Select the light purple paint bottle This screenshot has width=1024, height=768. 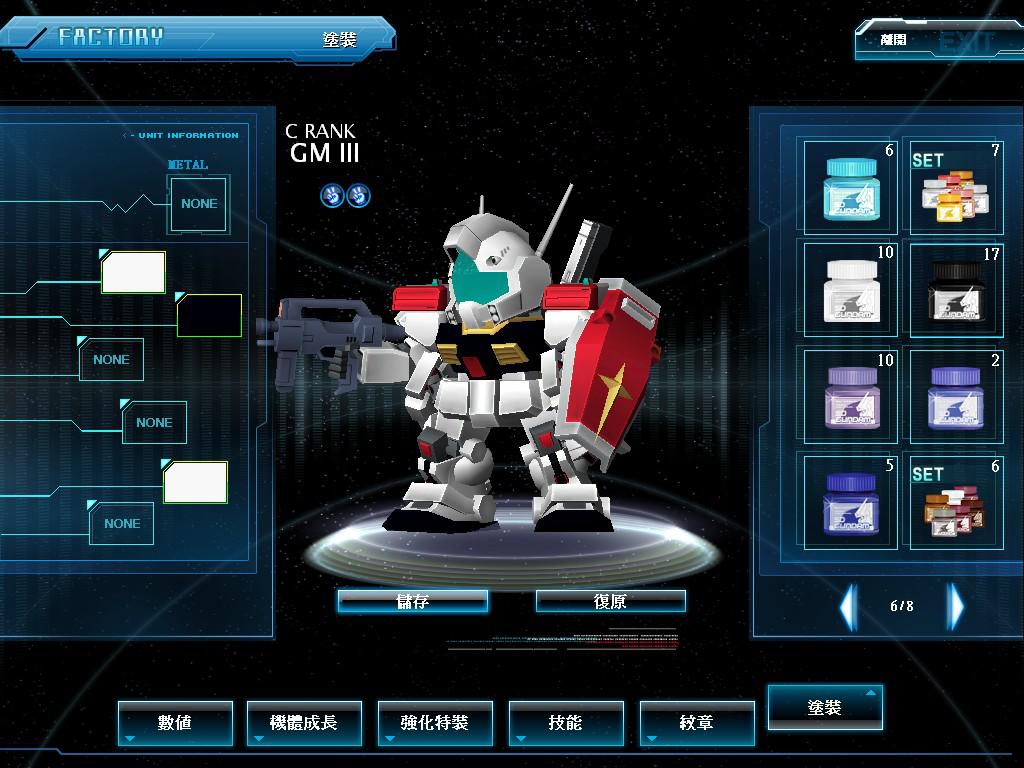click(851, 395)
